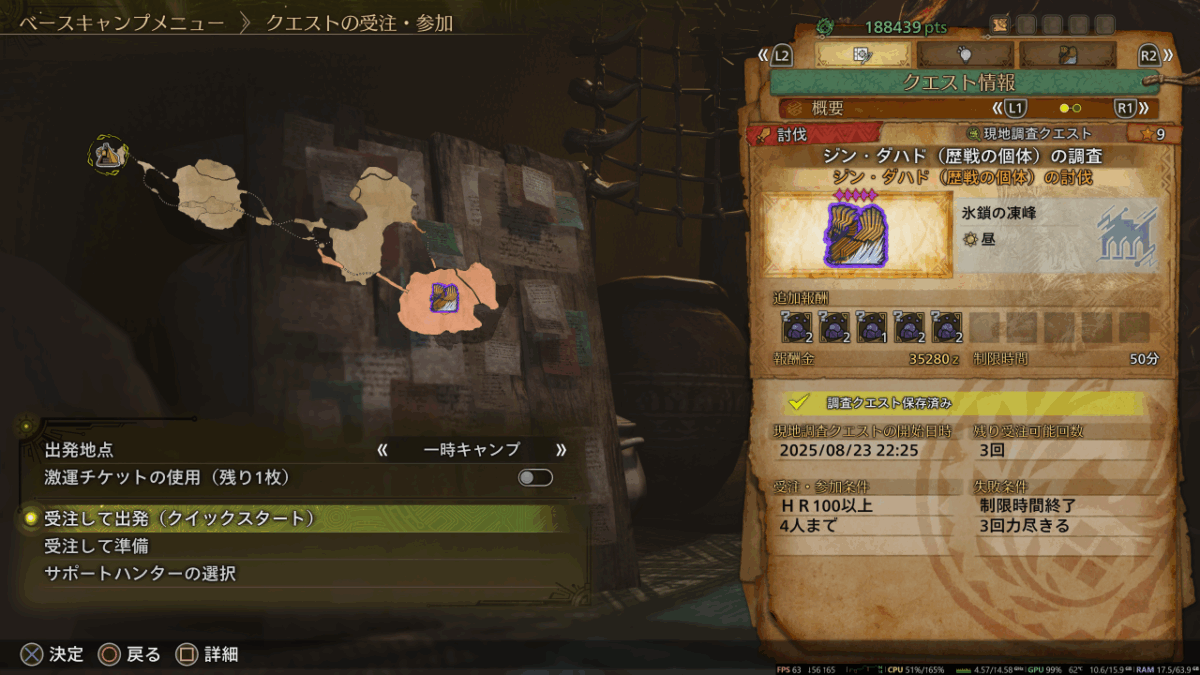Switch to the hunter character tab
1200x675 pixels.
[x=1067, y=55]
